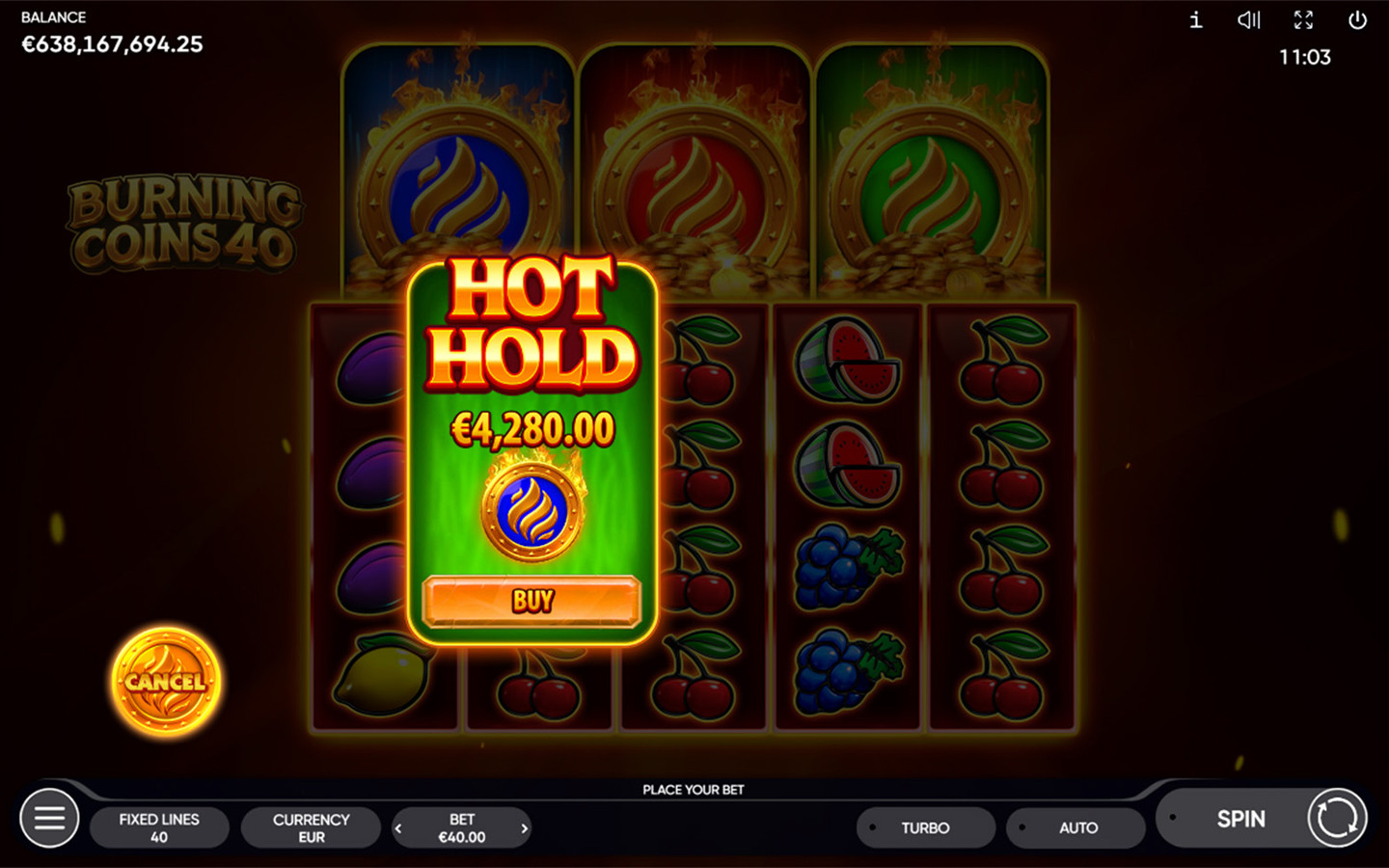Open the game information panel

click(1194, 20)
